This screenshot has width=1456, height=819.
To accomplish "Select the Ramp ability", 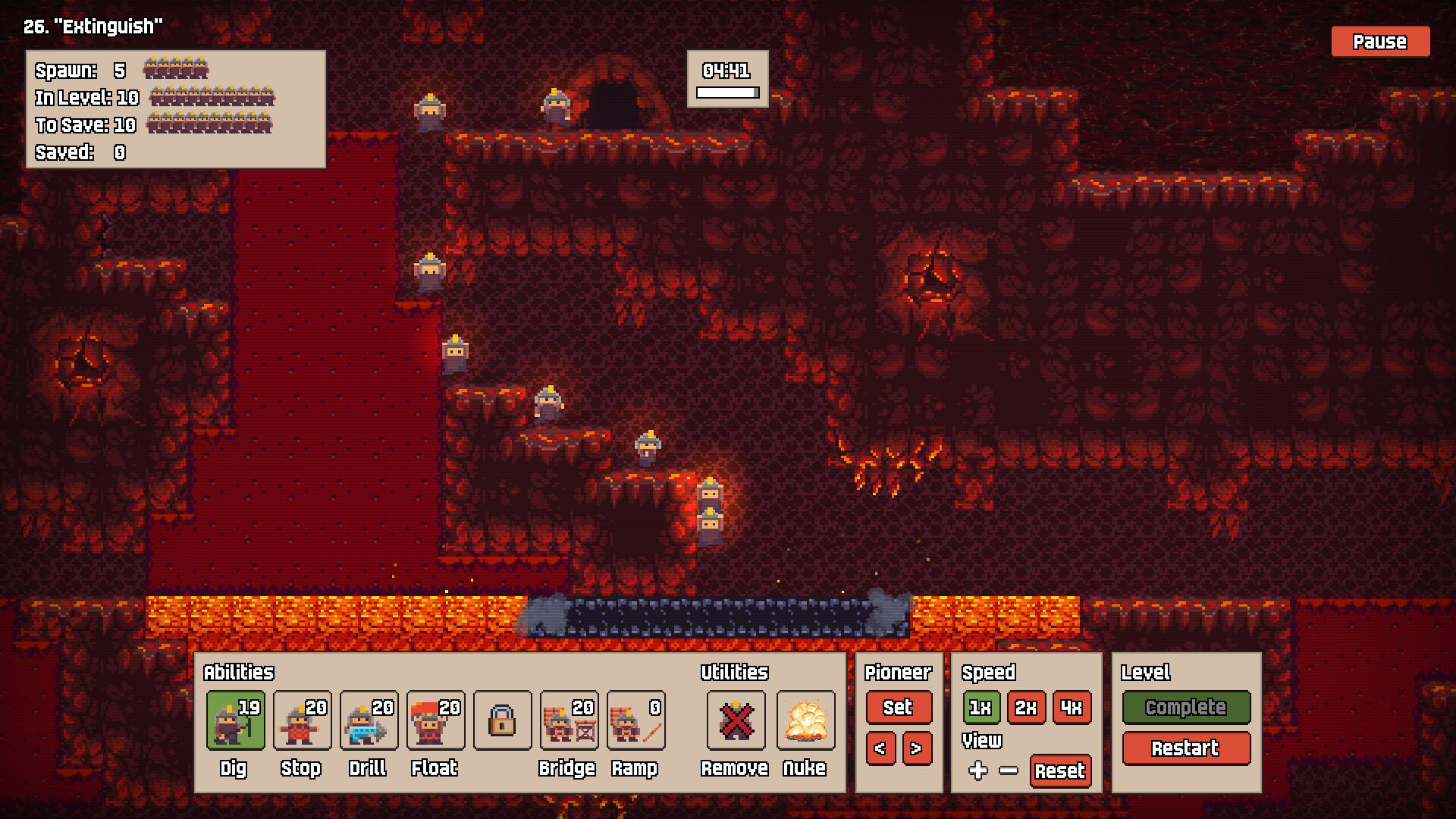I will 636,720.
